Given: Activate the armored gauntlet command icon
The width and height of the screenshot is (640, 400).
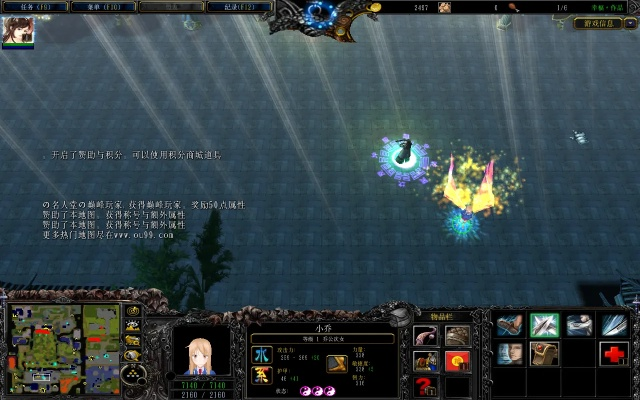Looking at the screenshot, I should tap(579, 326).
